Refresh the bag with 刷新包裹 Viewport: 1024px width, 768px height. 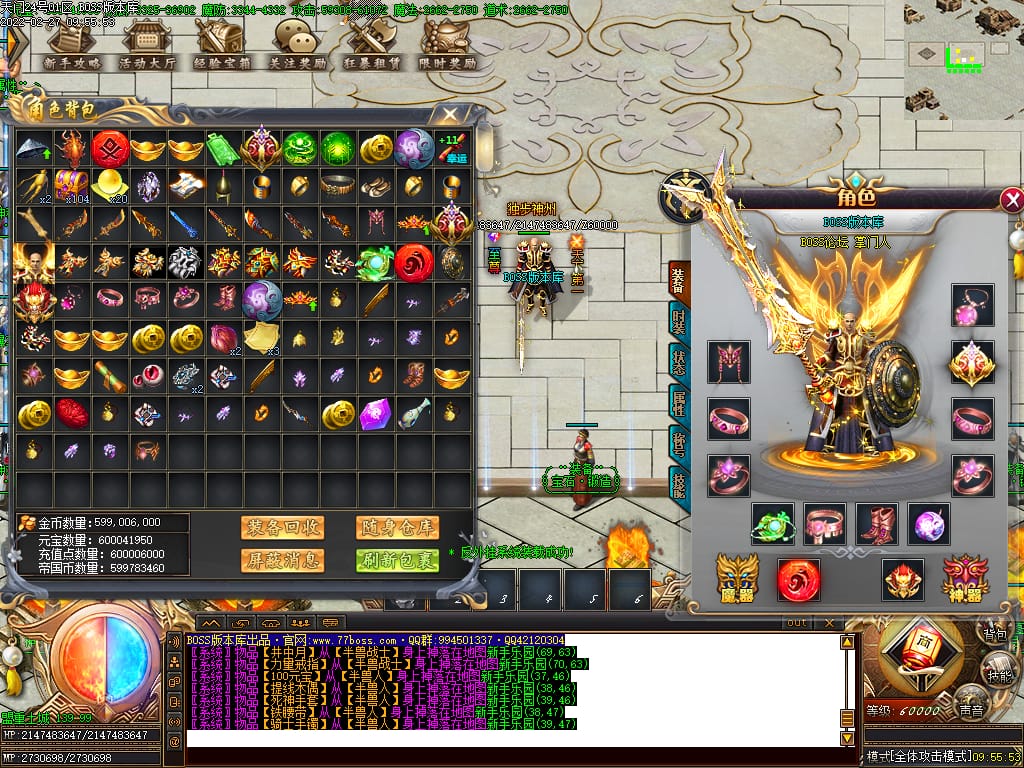tap(397, 560)
